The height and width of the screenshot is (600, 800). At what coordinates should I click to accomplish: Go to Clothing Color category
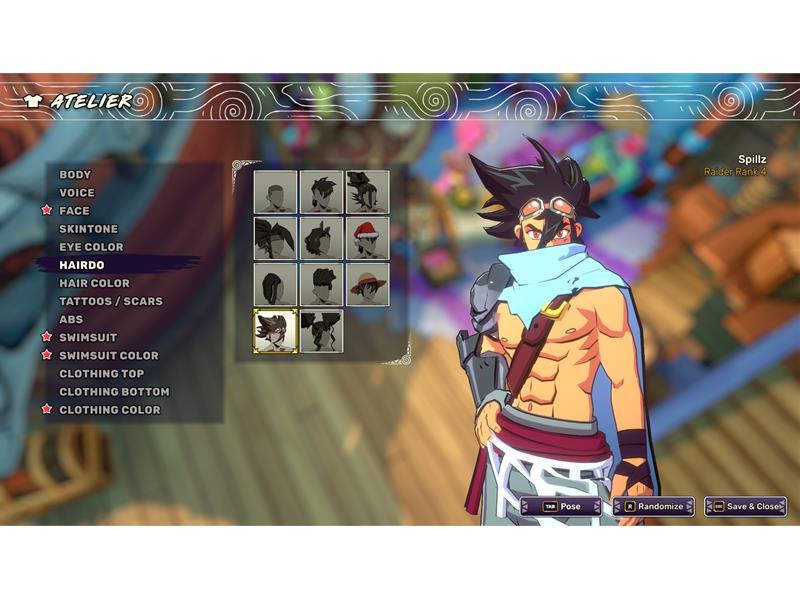pyautogui.click(x=109, y=409)
